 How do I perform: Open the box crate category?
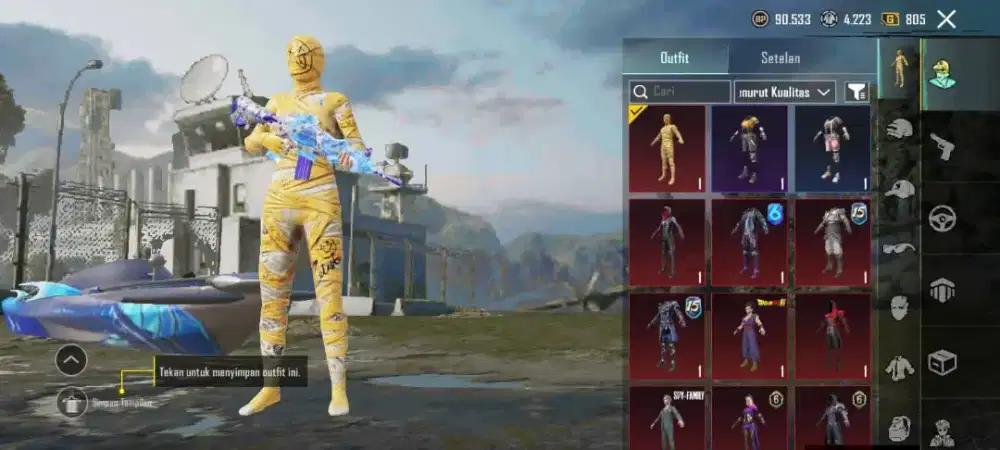pyautogui.click(x=942, y=361)
